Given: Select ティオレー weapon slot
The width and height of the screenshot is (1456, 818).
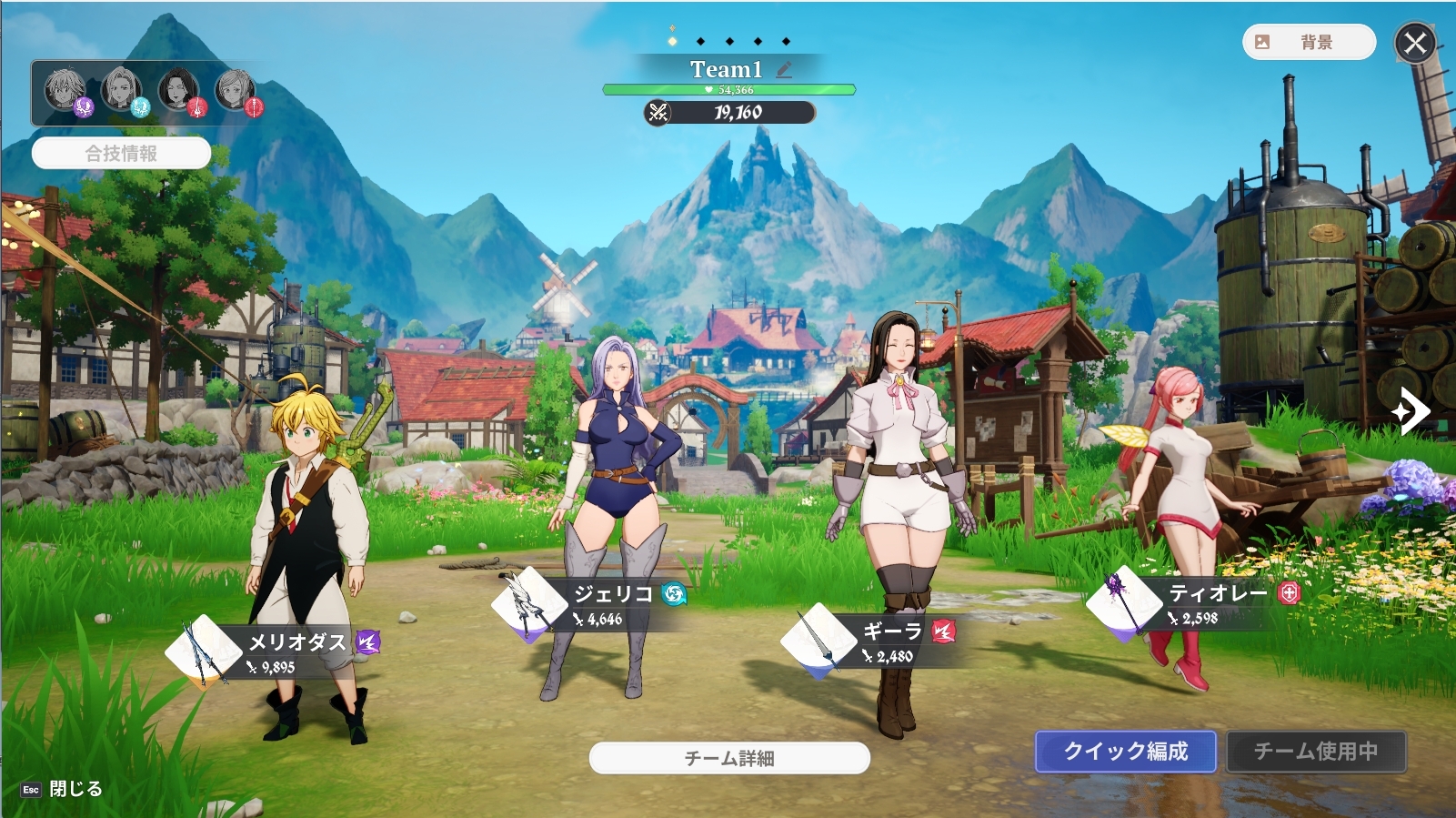Looking at the screenshot, I should (1123, 601).
